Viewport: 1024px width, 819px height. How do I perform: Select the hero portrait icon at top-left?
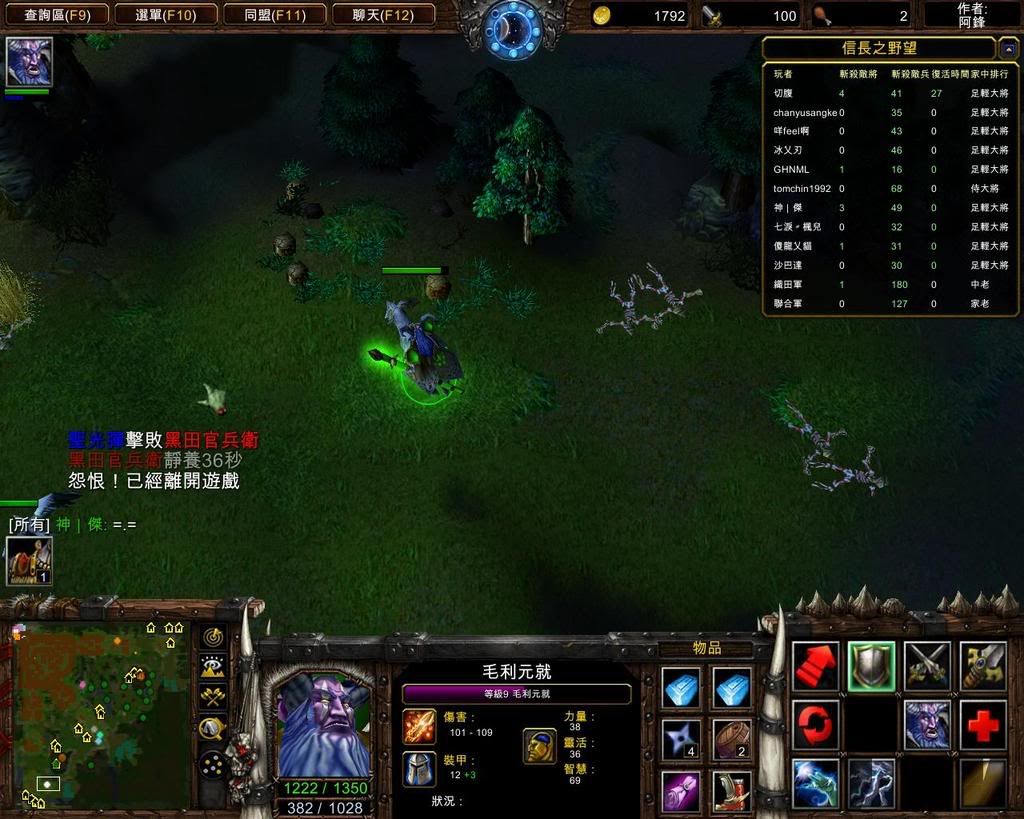tap(29, 62)
